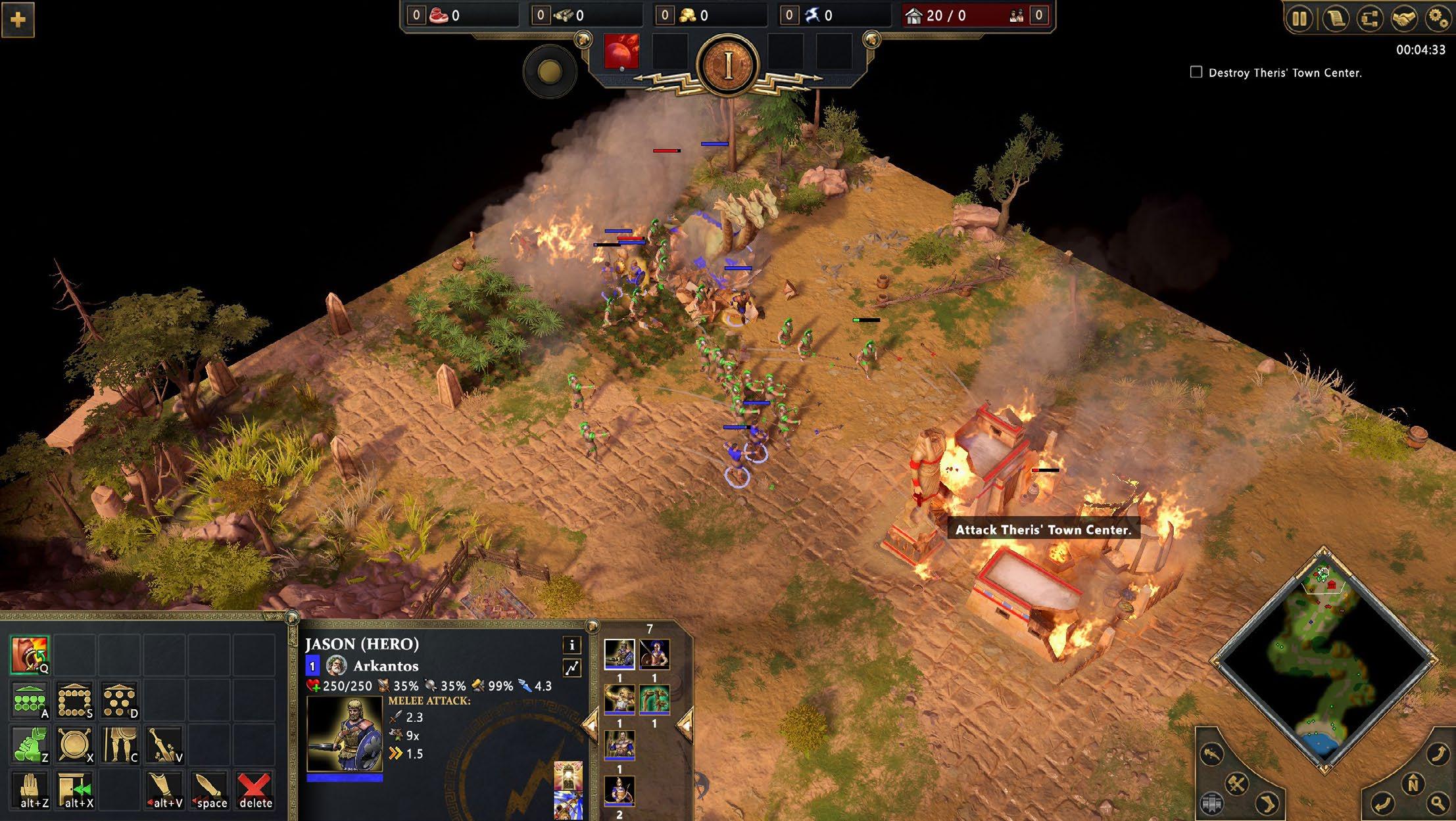Viewport: 1456px width, 821px height.
Task: Reset camera to face north
Action: point(1412,784)
